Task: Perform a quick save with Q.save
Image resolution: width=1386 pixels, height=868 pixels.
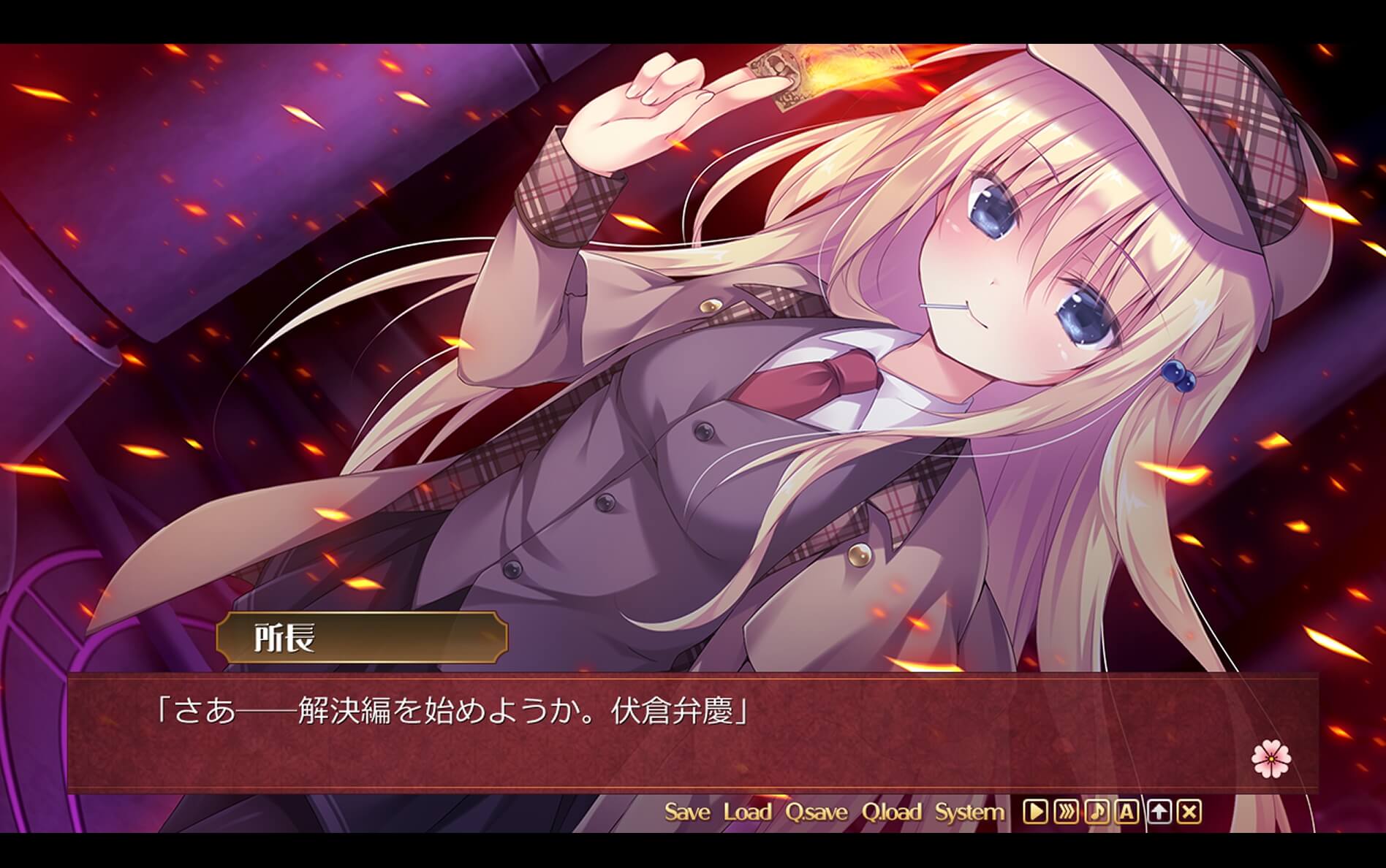Action: (816, 811)
